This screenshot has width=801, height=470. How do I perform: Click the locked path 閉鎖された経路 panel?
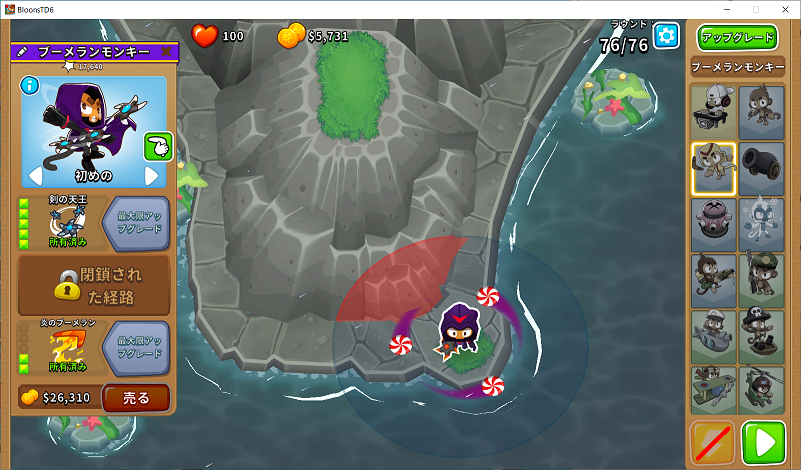(x=94, y=285)
